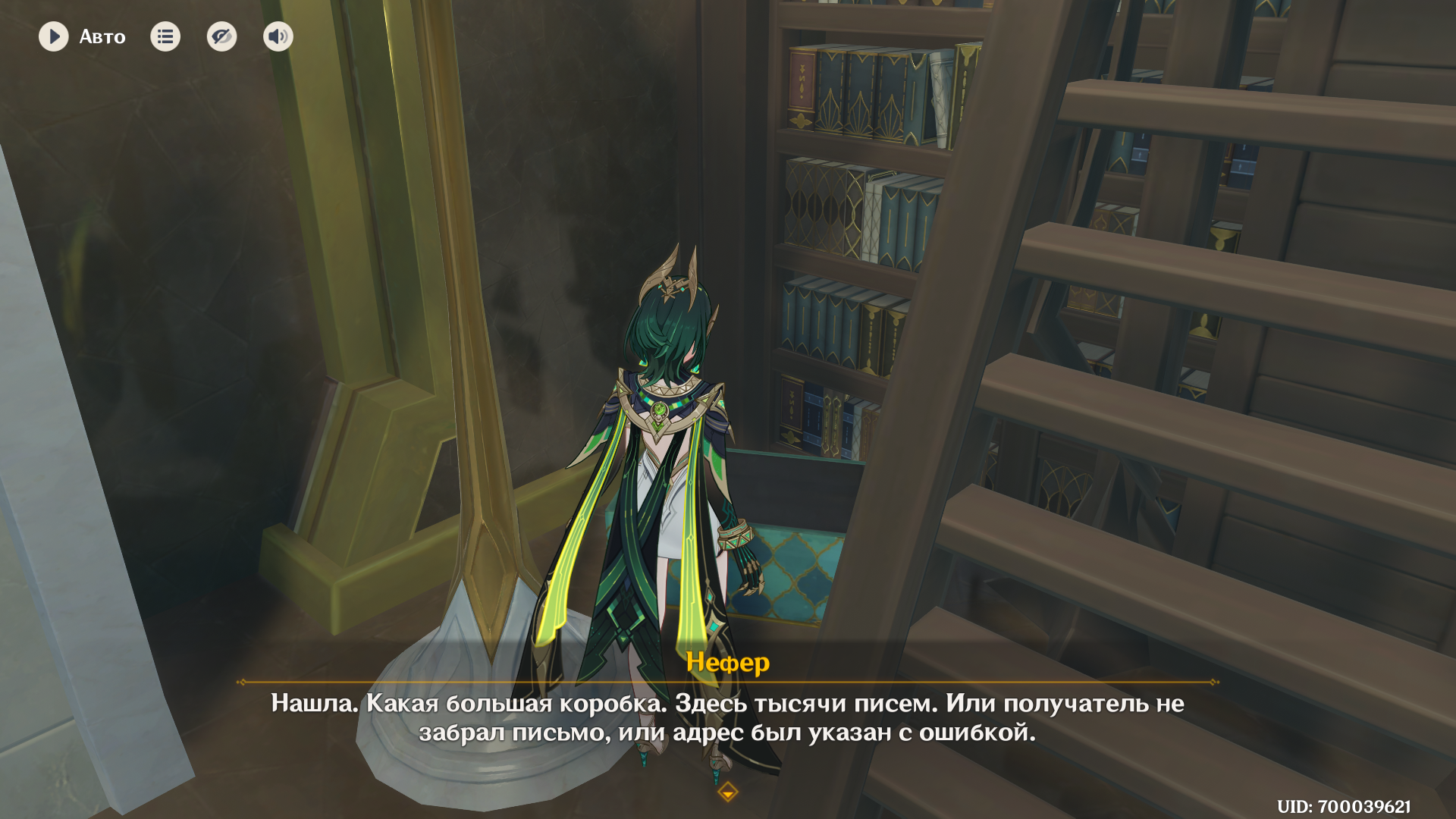1456x819 pixels.
Task: Open the dialogue history list
Action: (165, 36)
